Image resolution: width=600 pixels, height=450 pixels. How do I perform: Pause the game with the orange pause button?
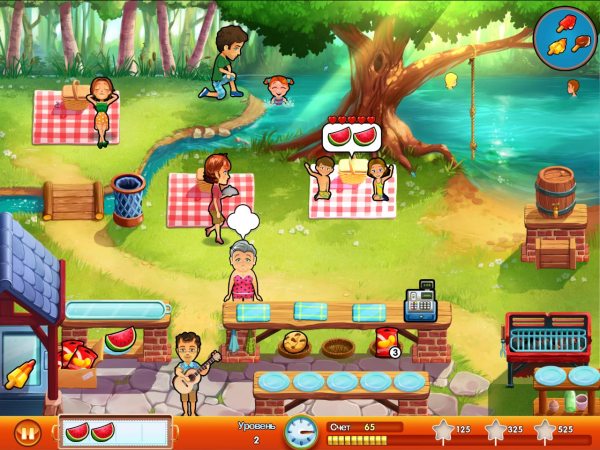pos(28,434)
